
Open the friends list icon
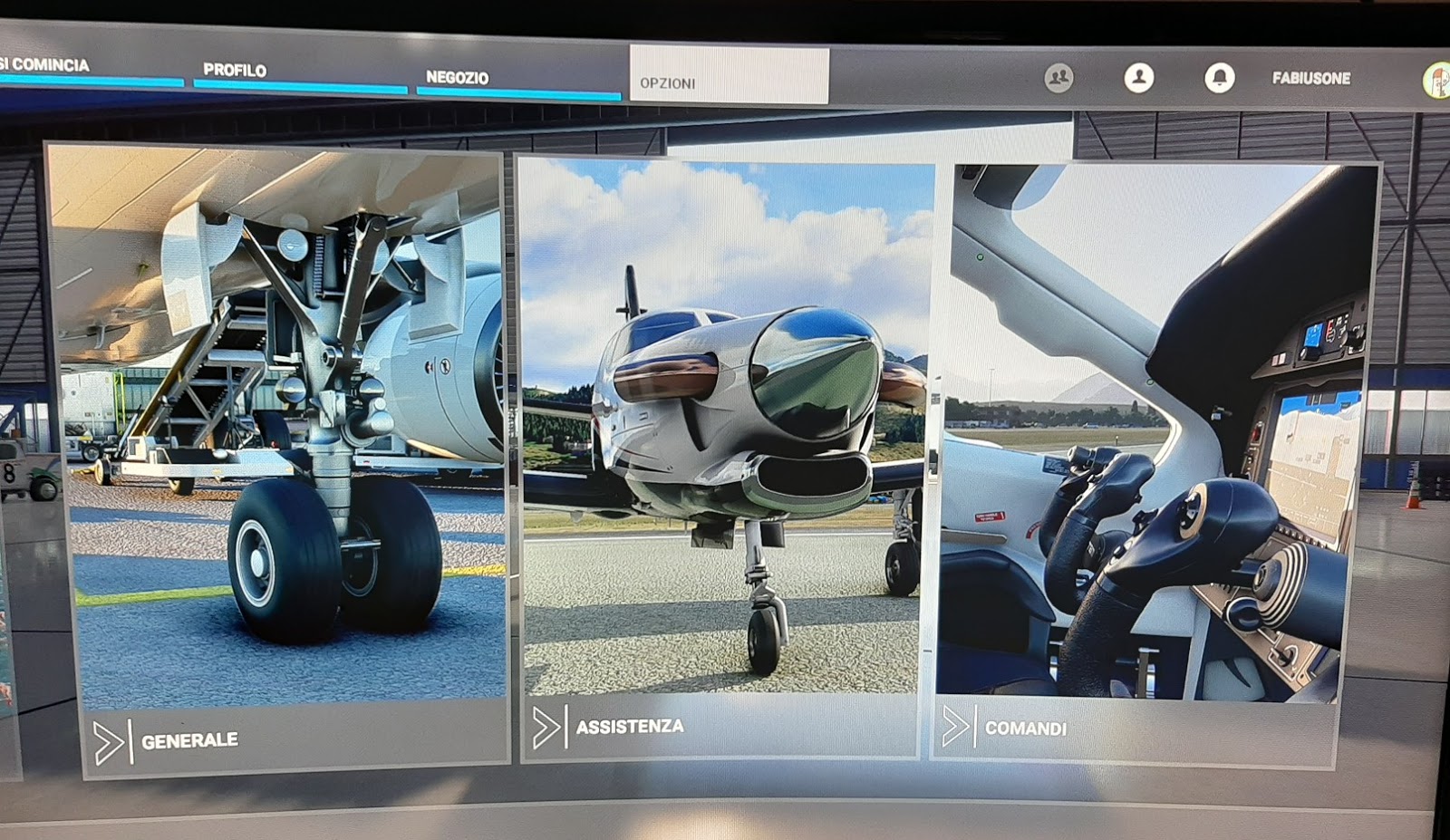pos(1057,78)
